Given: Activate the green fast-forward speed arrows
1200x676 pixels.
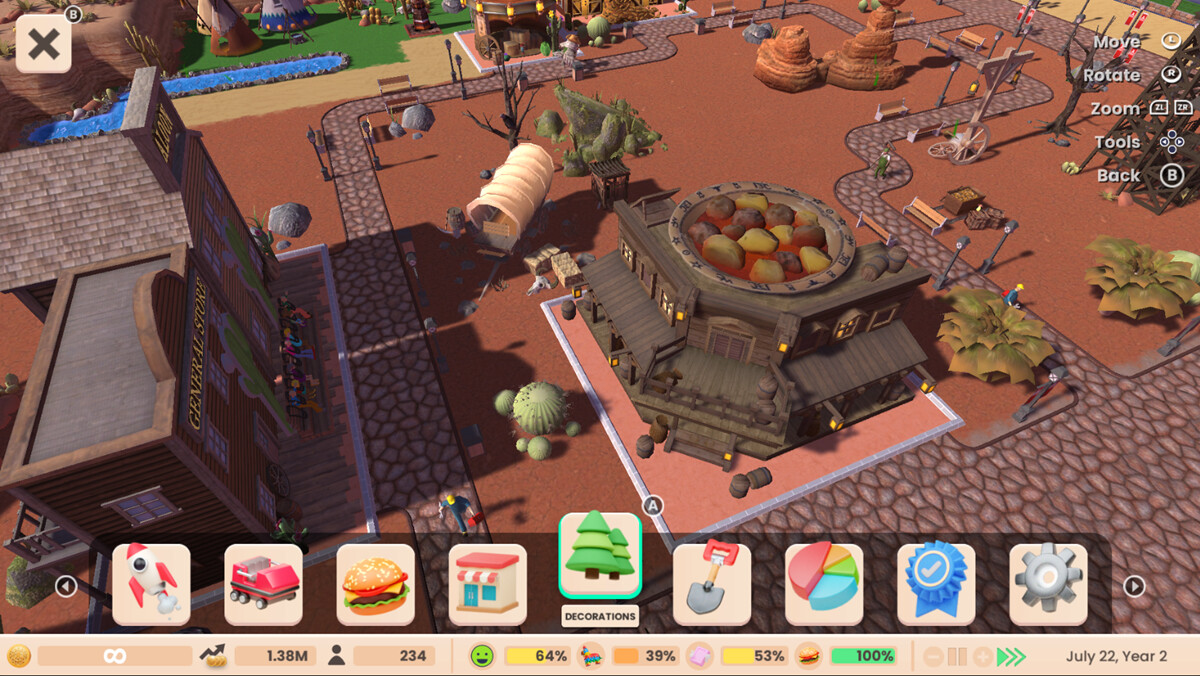Looking at the screenshot, I should click(1011, 657).
